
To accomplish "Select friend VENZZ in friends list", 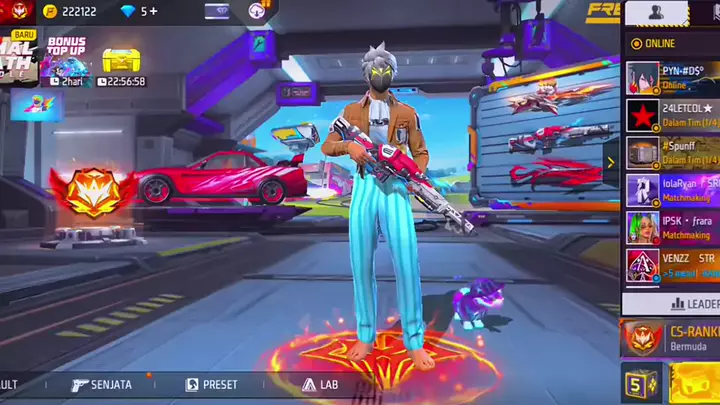I will (x=672, y=265).
